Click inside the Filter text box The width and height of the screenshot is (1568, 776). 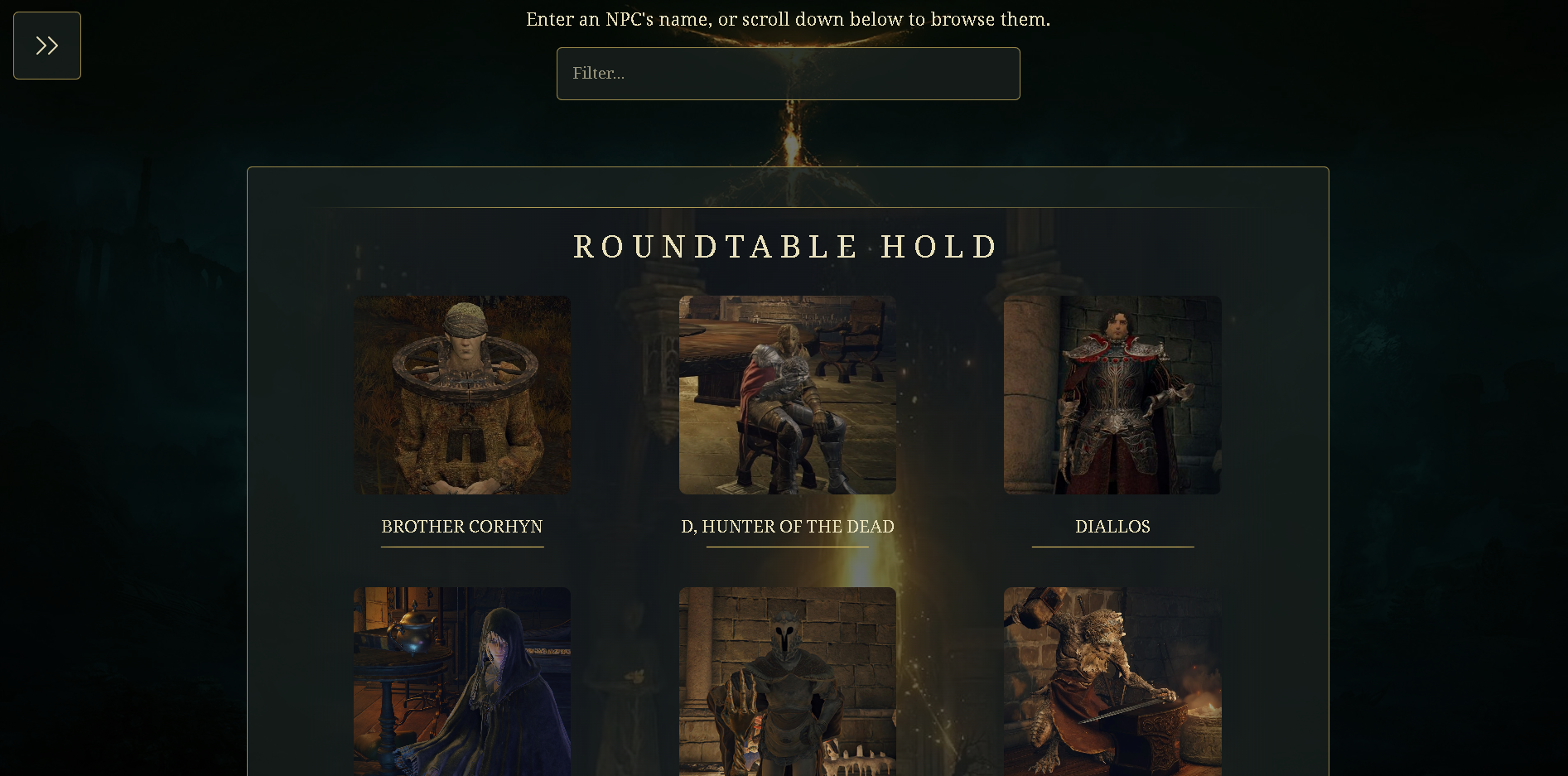click(788, 74)
